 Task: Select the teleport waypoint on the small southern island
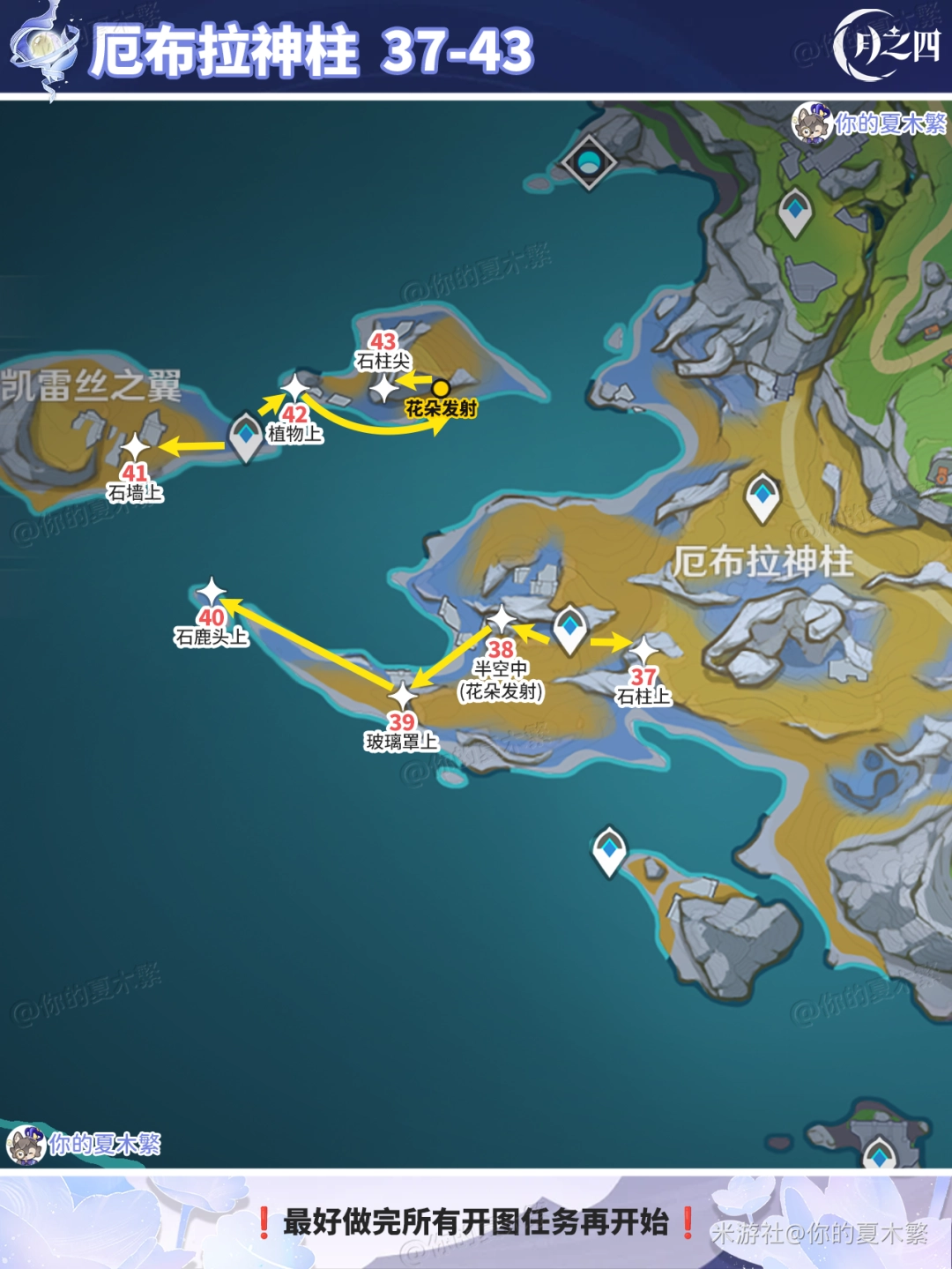(609, 850)
